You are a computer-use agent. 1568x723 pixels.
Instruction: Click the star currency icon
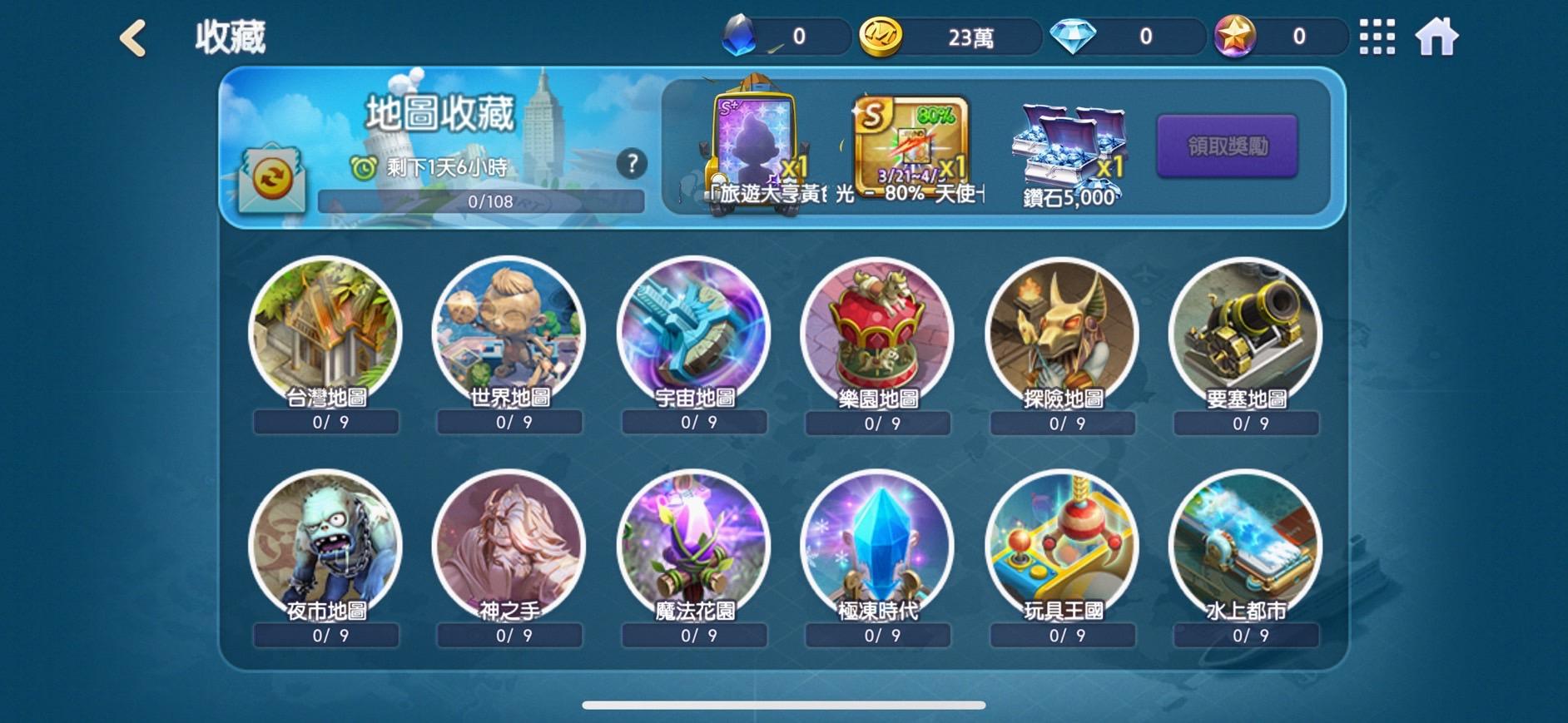tap(1237, 35)
